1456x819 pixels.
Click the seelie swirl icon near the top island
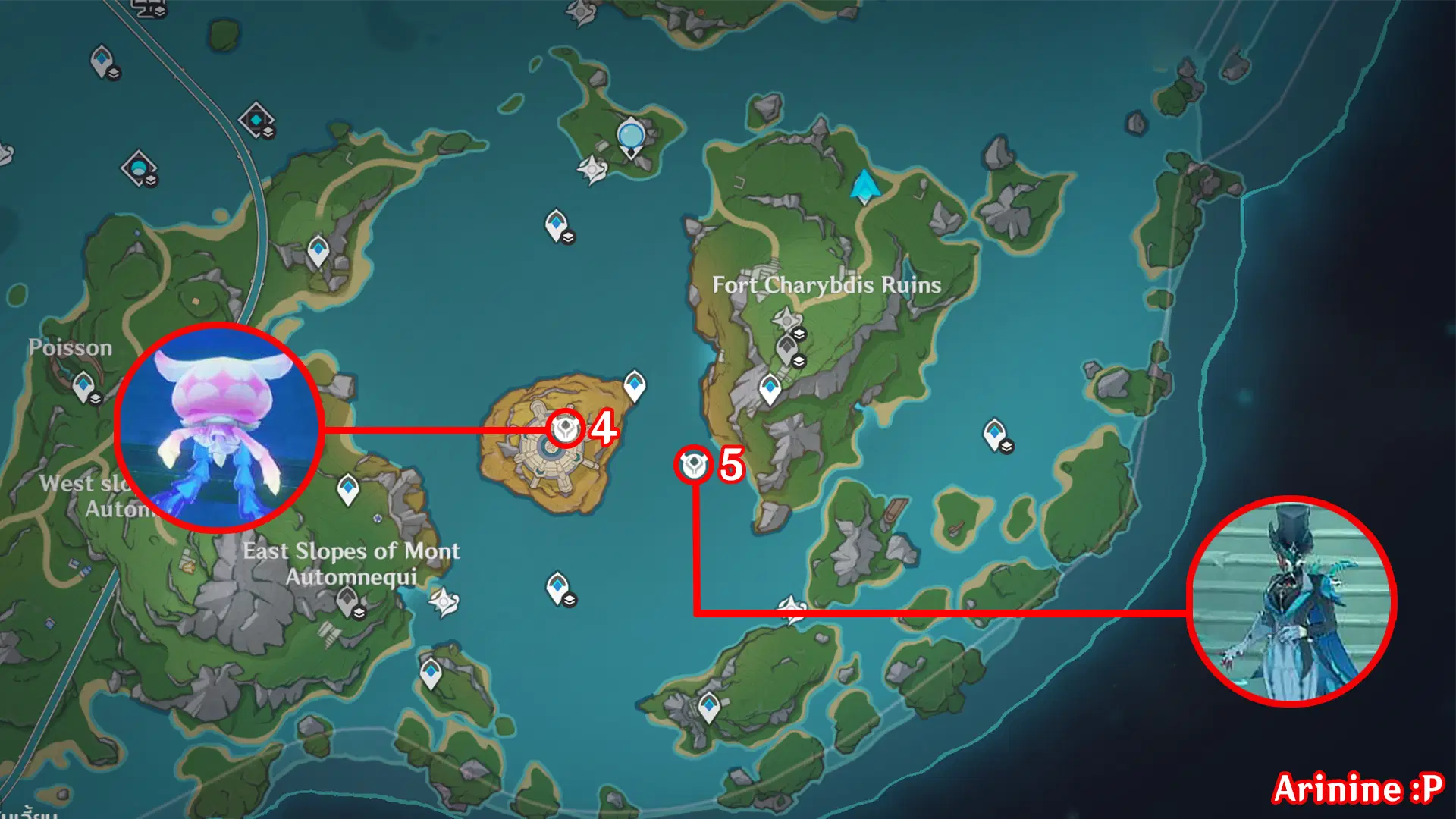tap(592, 169)
